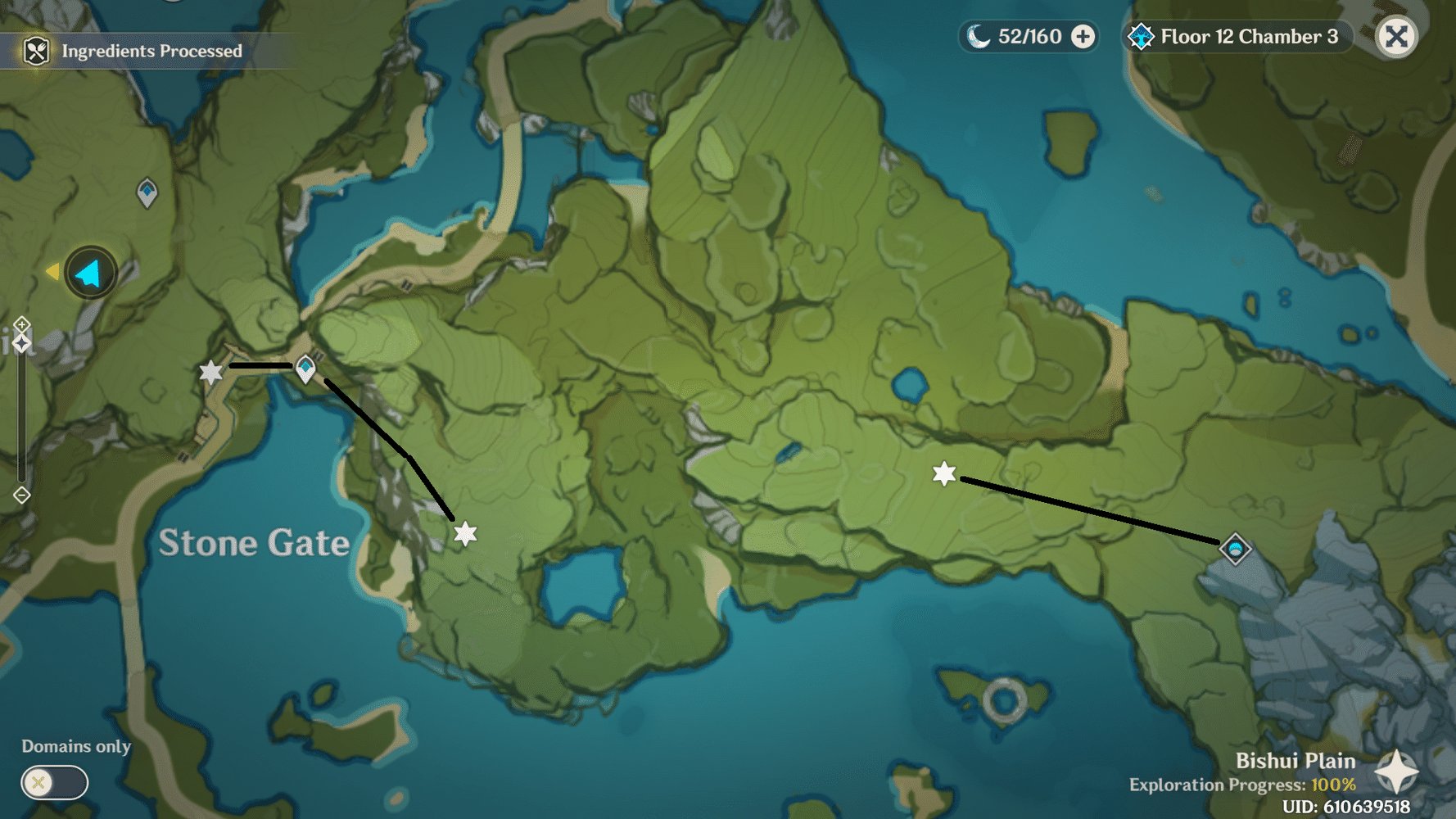
Task: Toggle the Domains only switch
Action: pos(53,782)
